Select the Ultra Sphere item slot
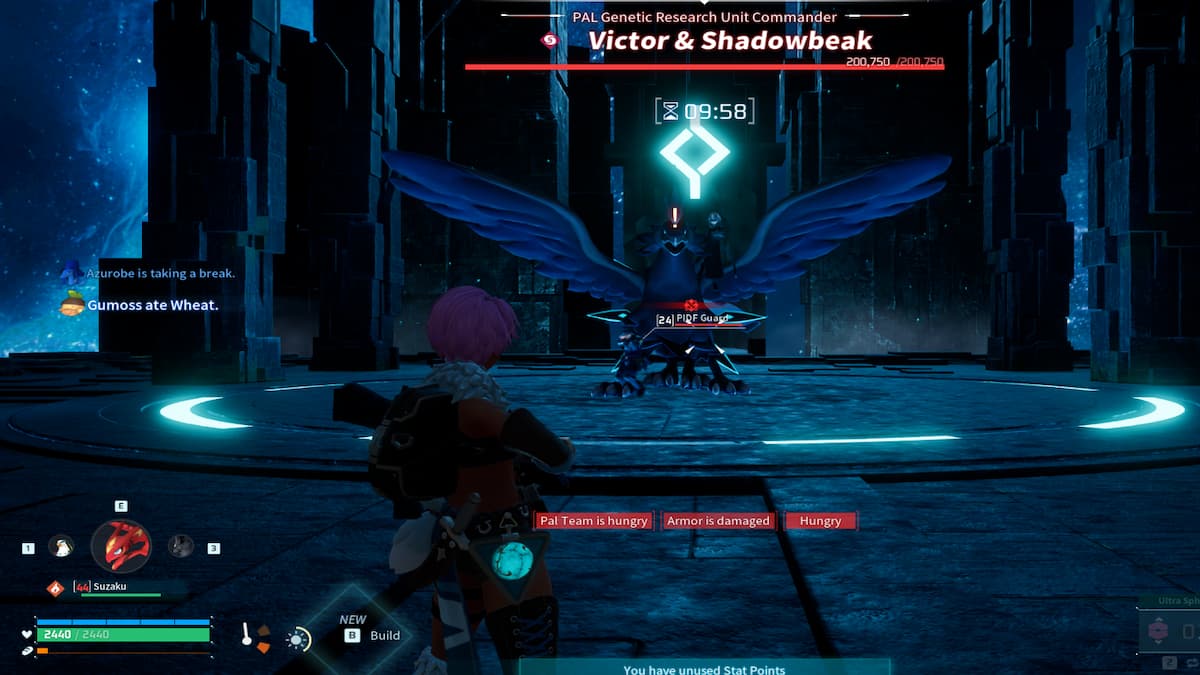The image size is (1200, 675). tap(1168, 631)
